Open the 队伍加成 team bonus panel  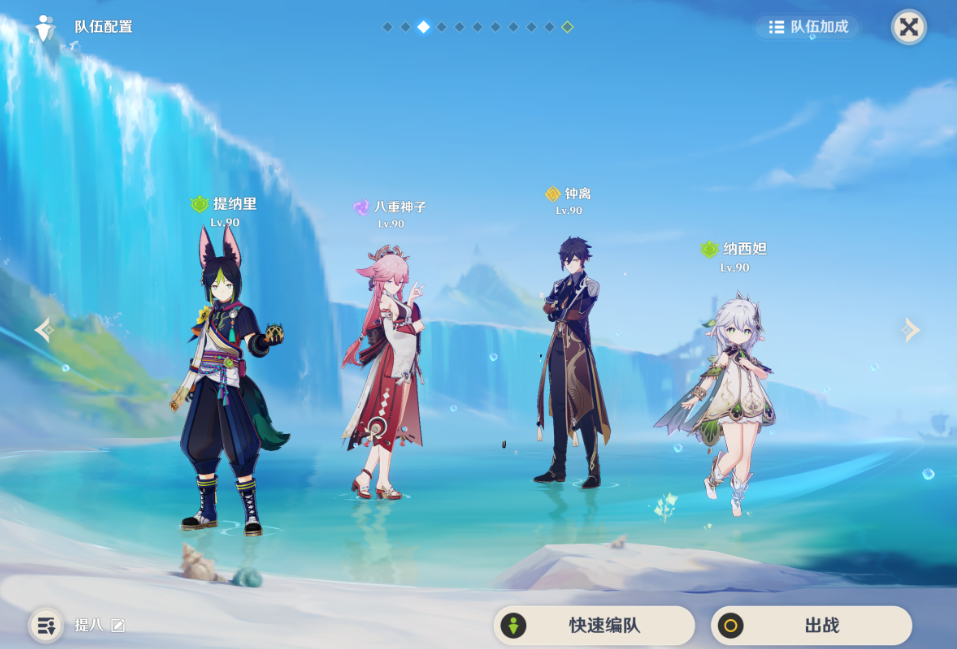[x=808, y=27]
